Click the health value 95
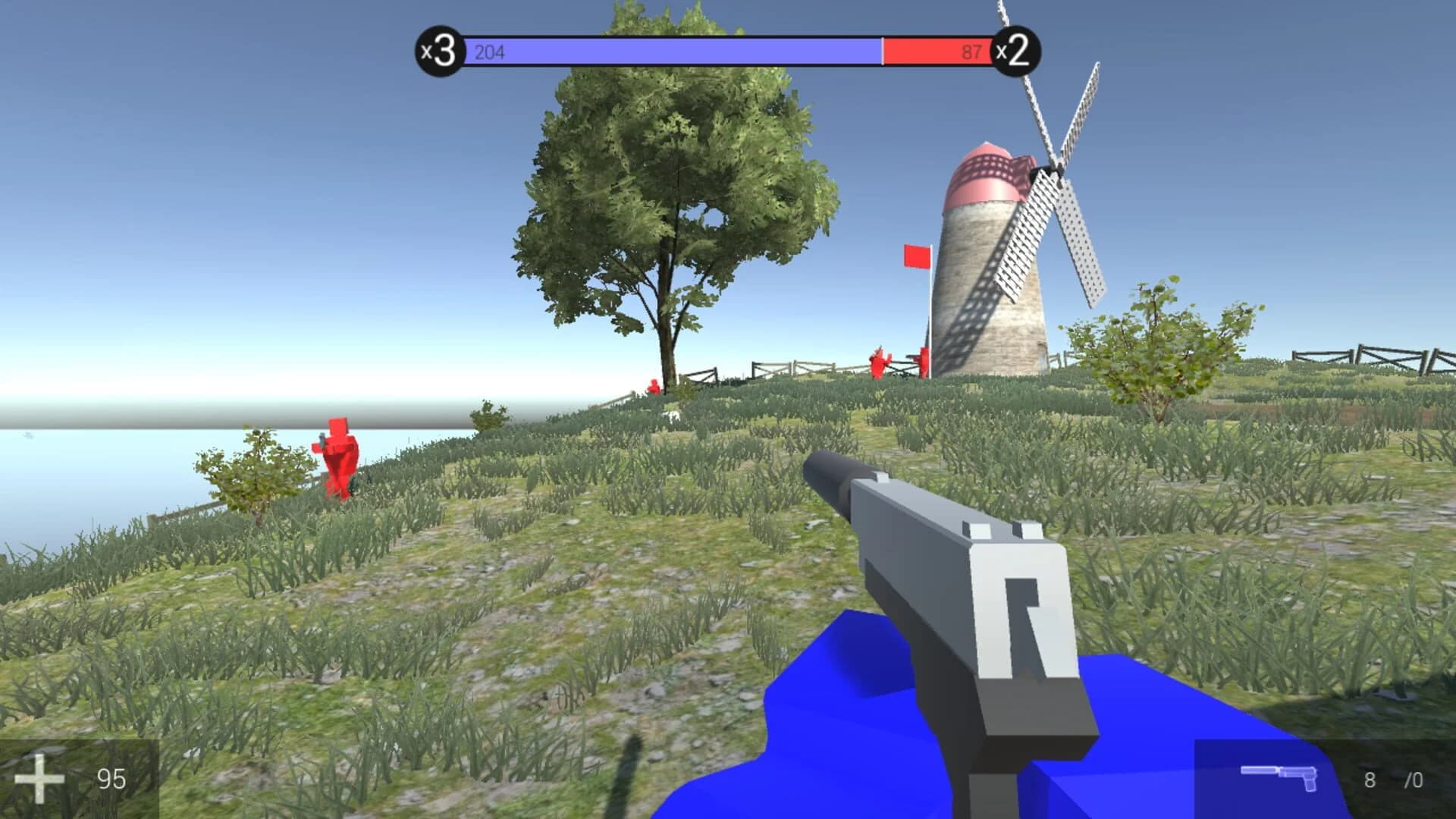 [x=110, y=778]
